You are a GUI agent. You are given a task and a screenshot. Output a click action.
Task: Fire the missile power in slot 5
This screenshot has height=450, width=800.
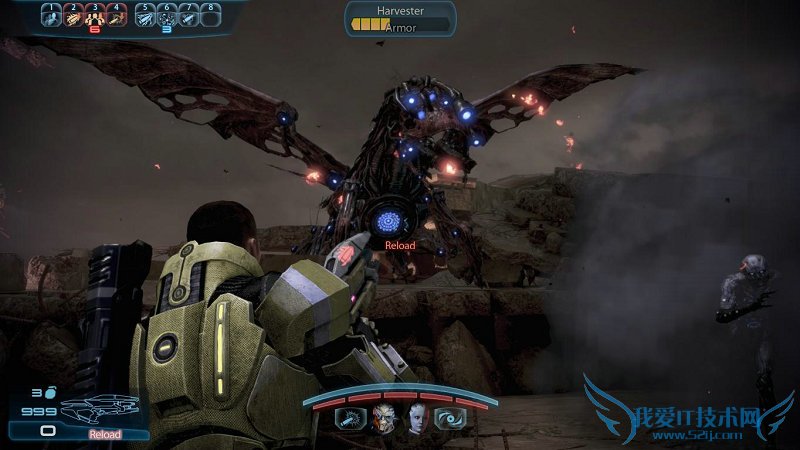pyautogui.click(x=145, y=15)
